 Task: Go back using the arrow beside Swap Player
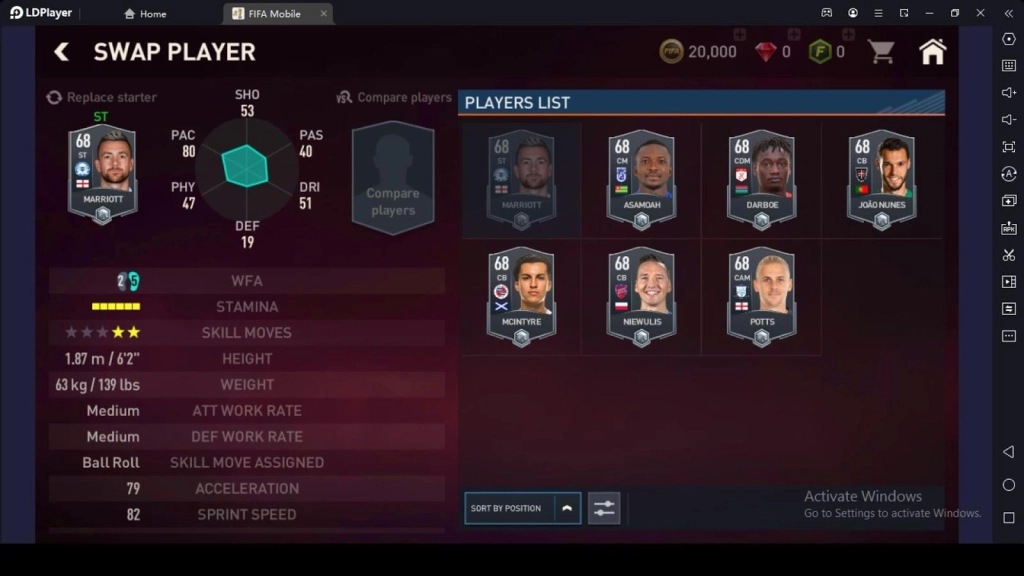[62, 52]
